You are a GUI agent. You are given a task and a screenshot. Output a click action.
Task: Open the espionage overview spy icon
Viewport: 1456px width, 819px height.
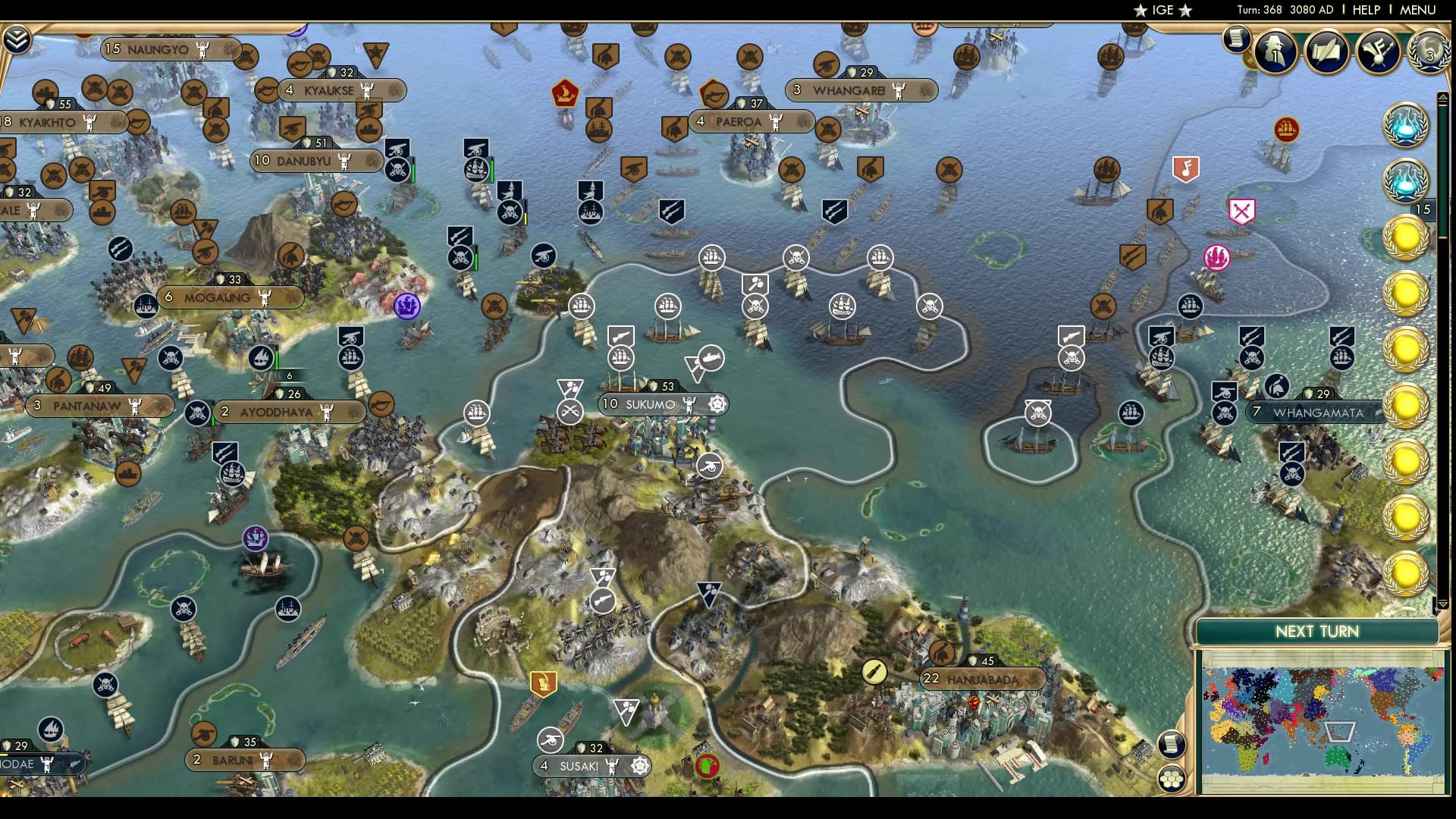1276,53
